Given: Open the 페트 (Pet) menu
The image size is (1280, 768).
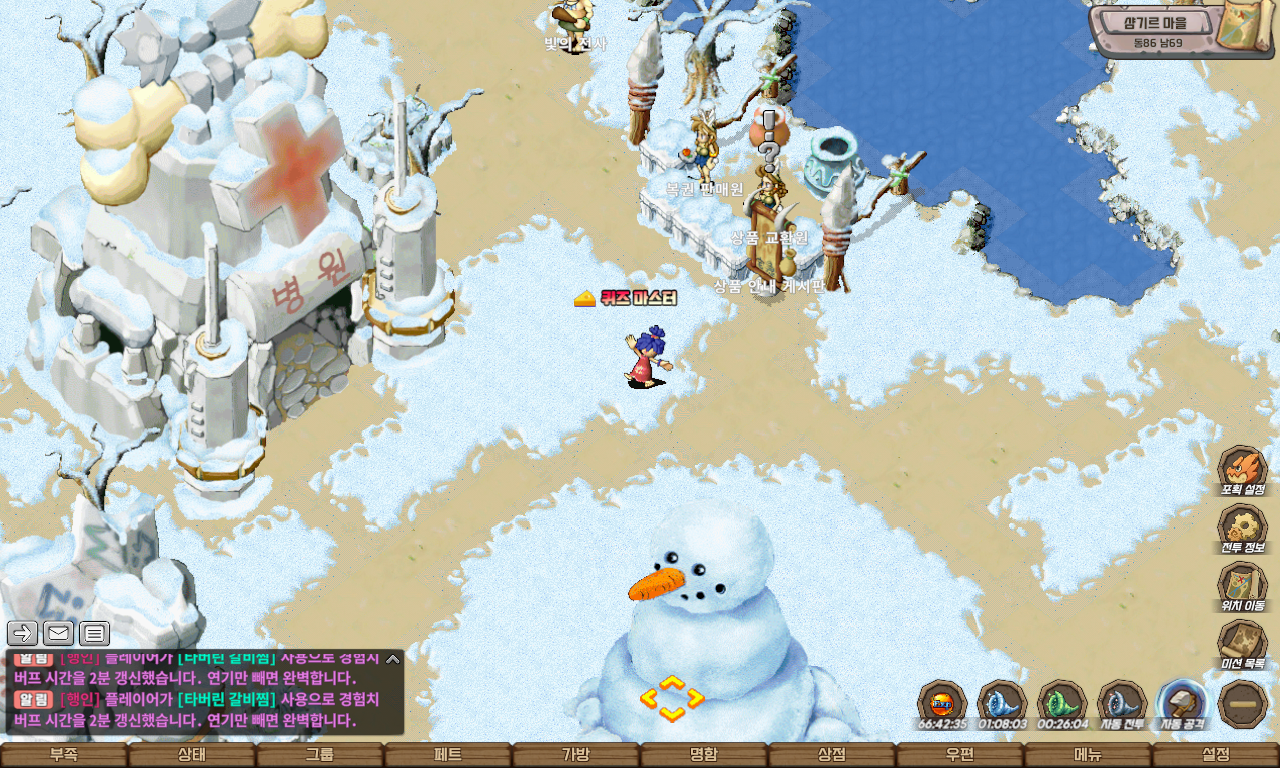Looking at the screenshot, I should [x=448, y=755].
